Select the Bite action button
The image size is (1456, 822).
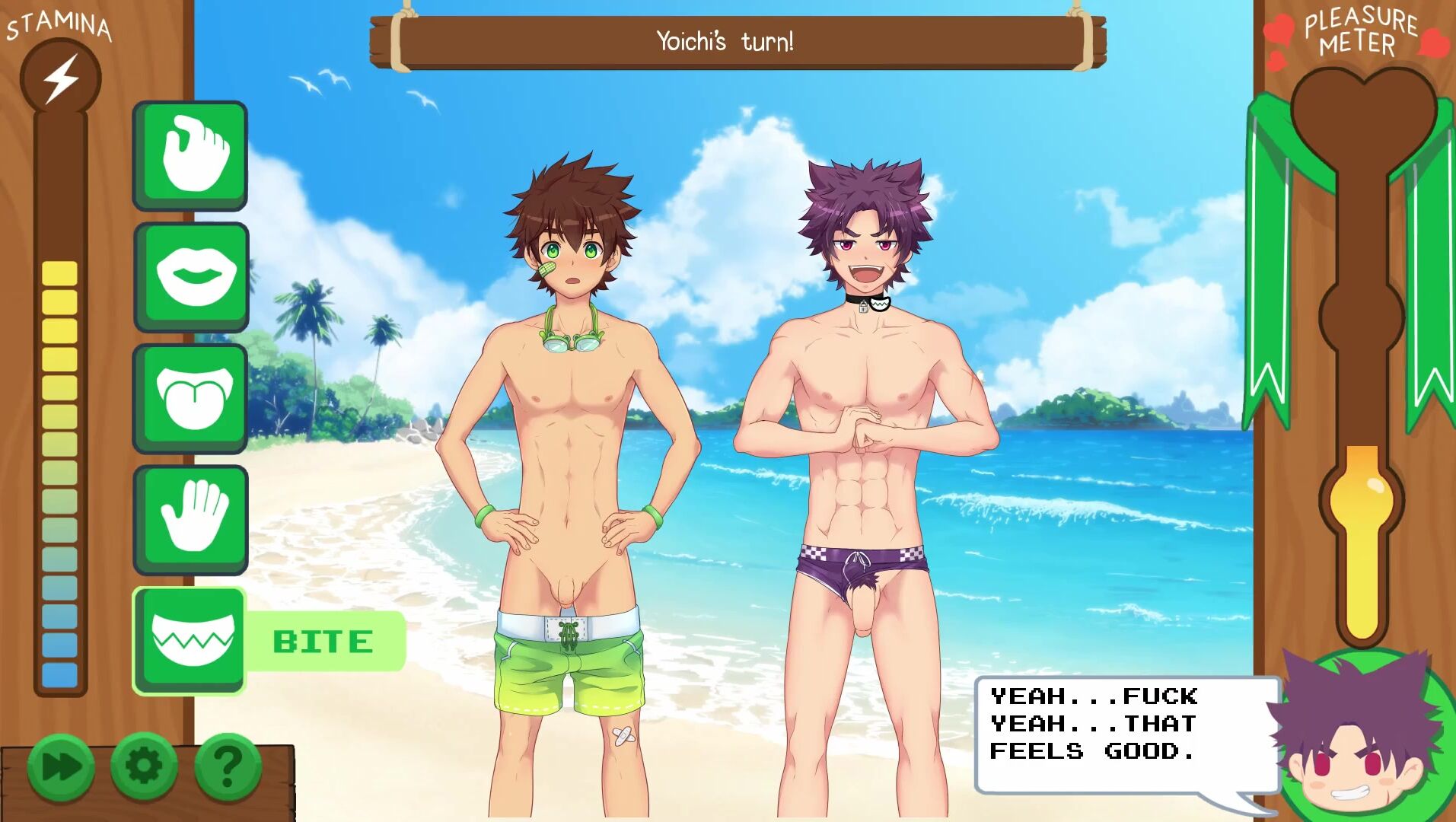(x=190, y=640)
